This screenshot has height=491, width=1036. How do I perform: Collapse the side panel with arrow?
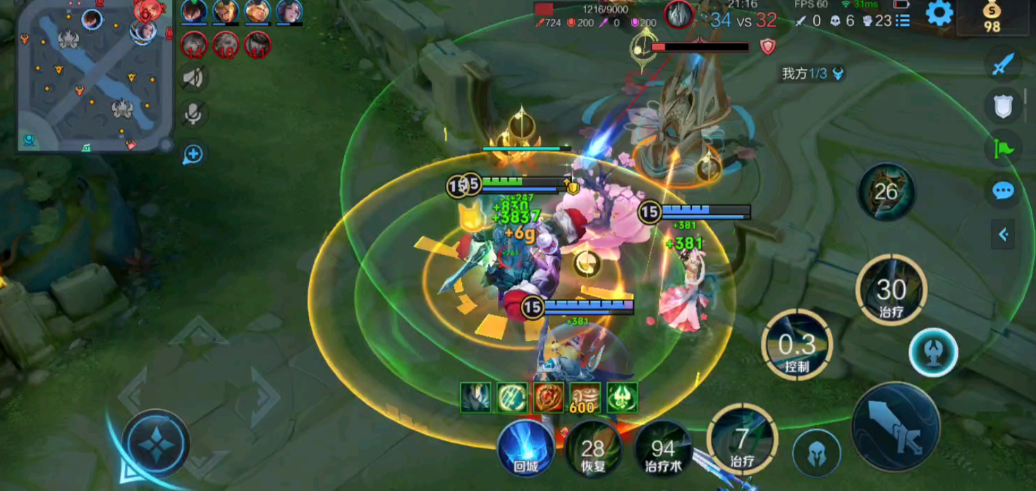[x=1003, y=235]
